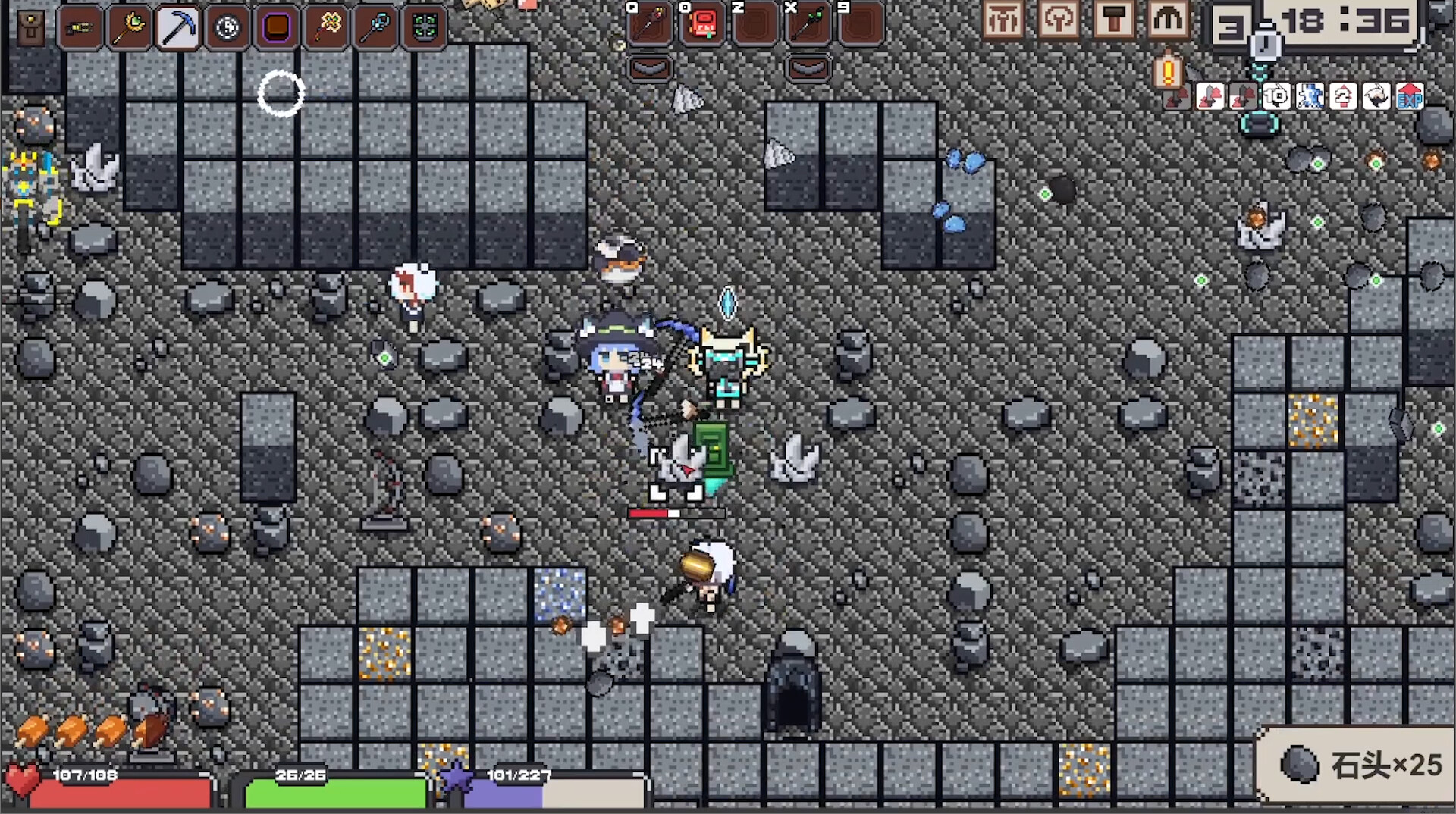Select the golden staff toolbar icon
Screen dimensions: 1456x814
tap(129, 27)
